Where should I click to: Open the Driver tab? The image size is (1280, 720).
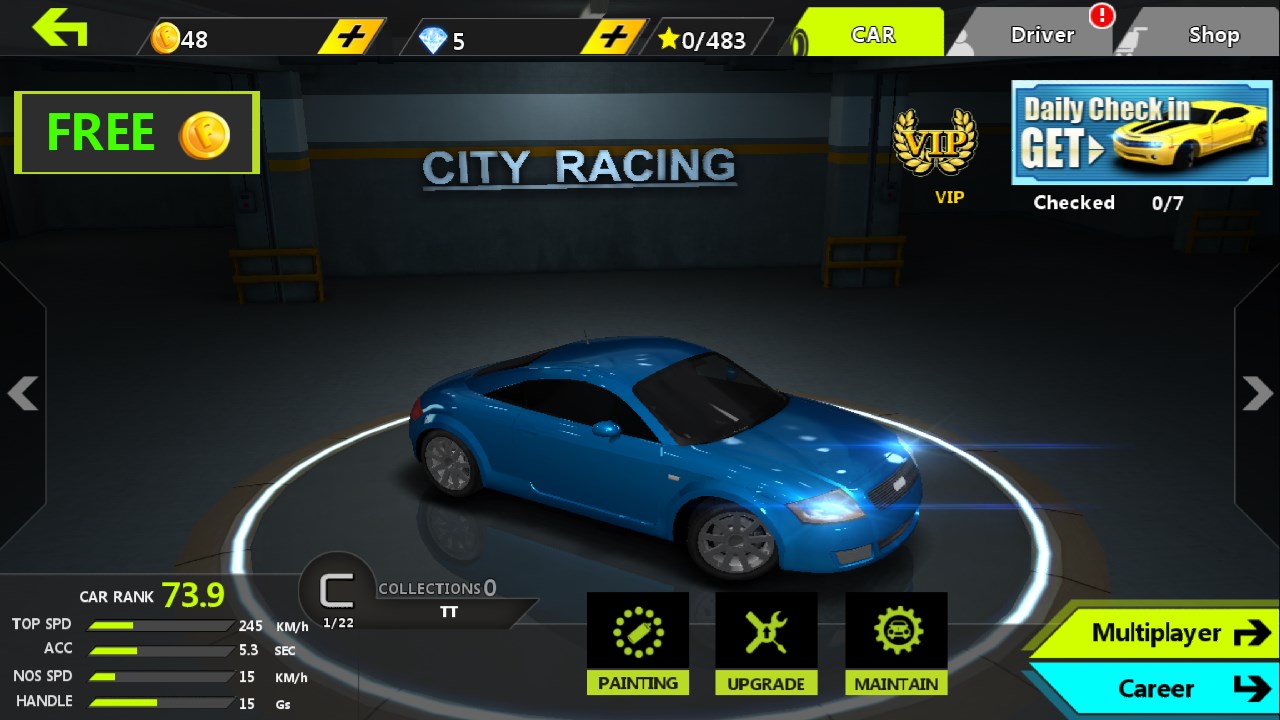(1040, 35)
